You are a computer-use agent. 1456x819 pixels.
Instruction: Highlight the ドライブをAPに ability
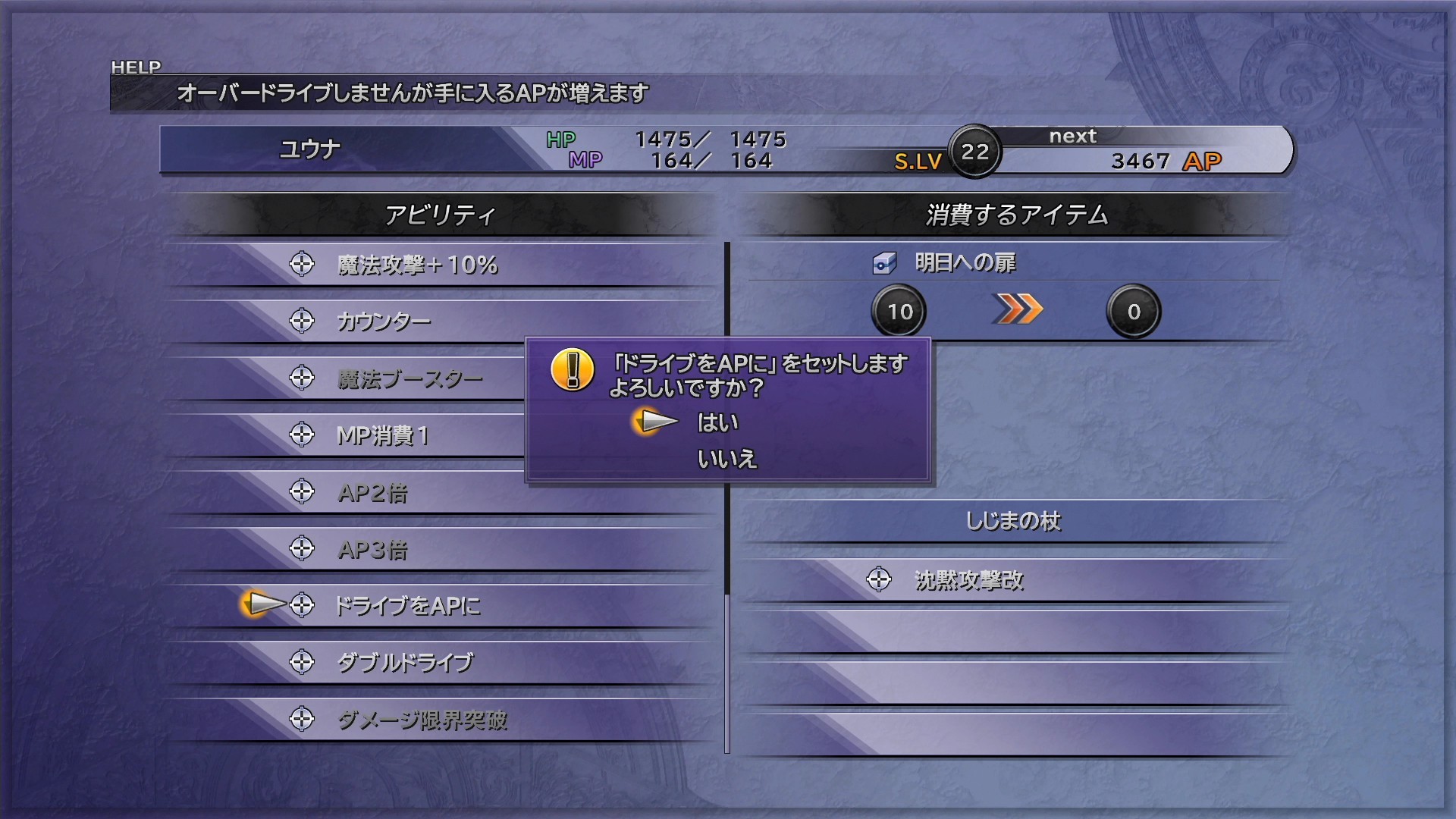click(407, 606)
